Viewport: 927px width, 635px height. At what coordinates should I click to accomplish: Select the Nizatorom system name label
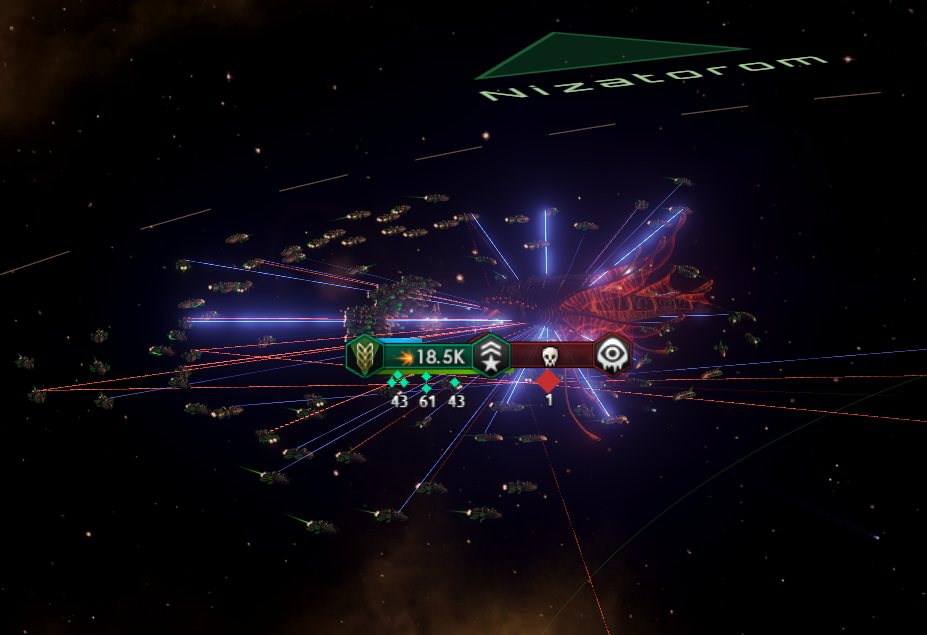[655, 78]
